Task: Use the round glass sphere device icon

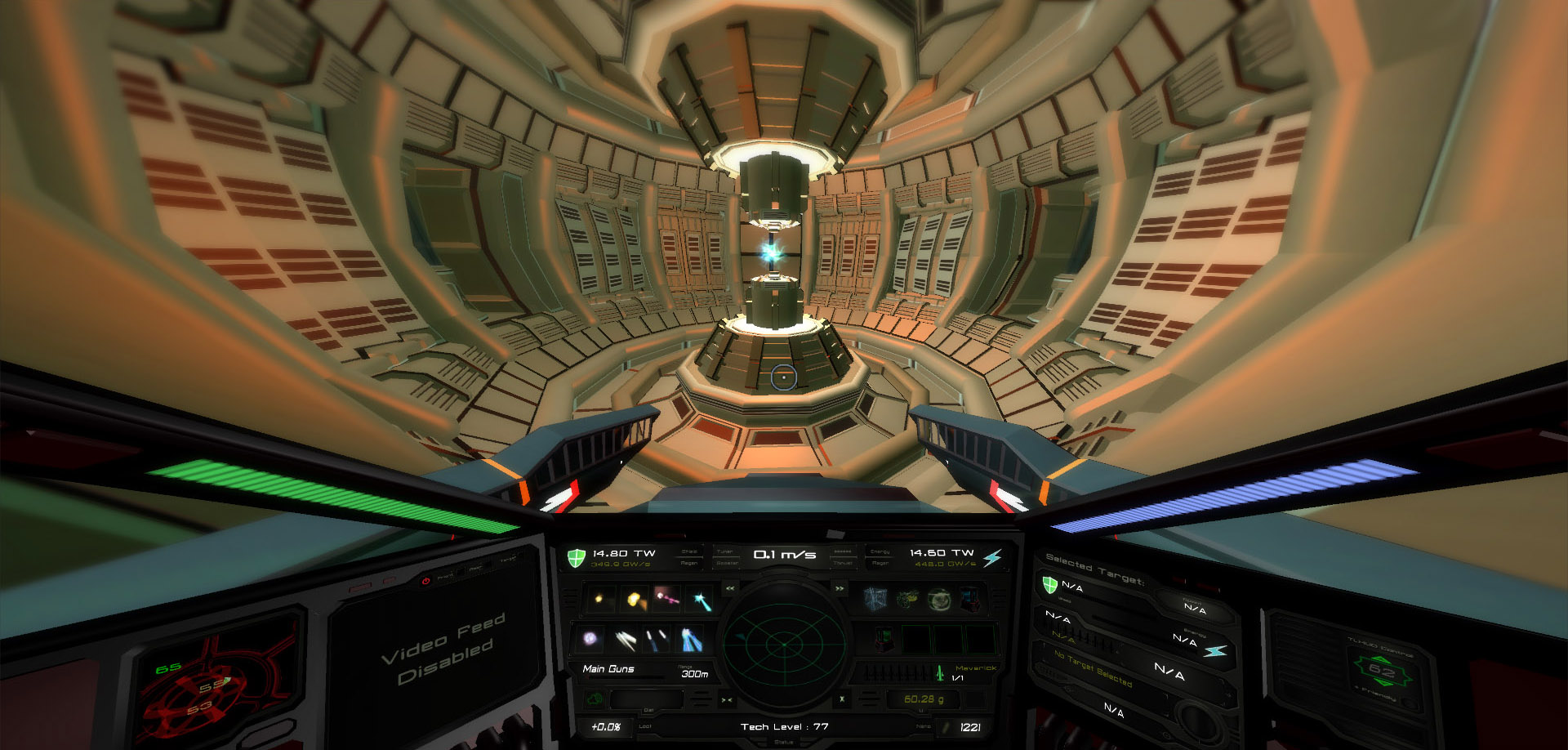Action: pyautogui.click(x=938, y=600)
